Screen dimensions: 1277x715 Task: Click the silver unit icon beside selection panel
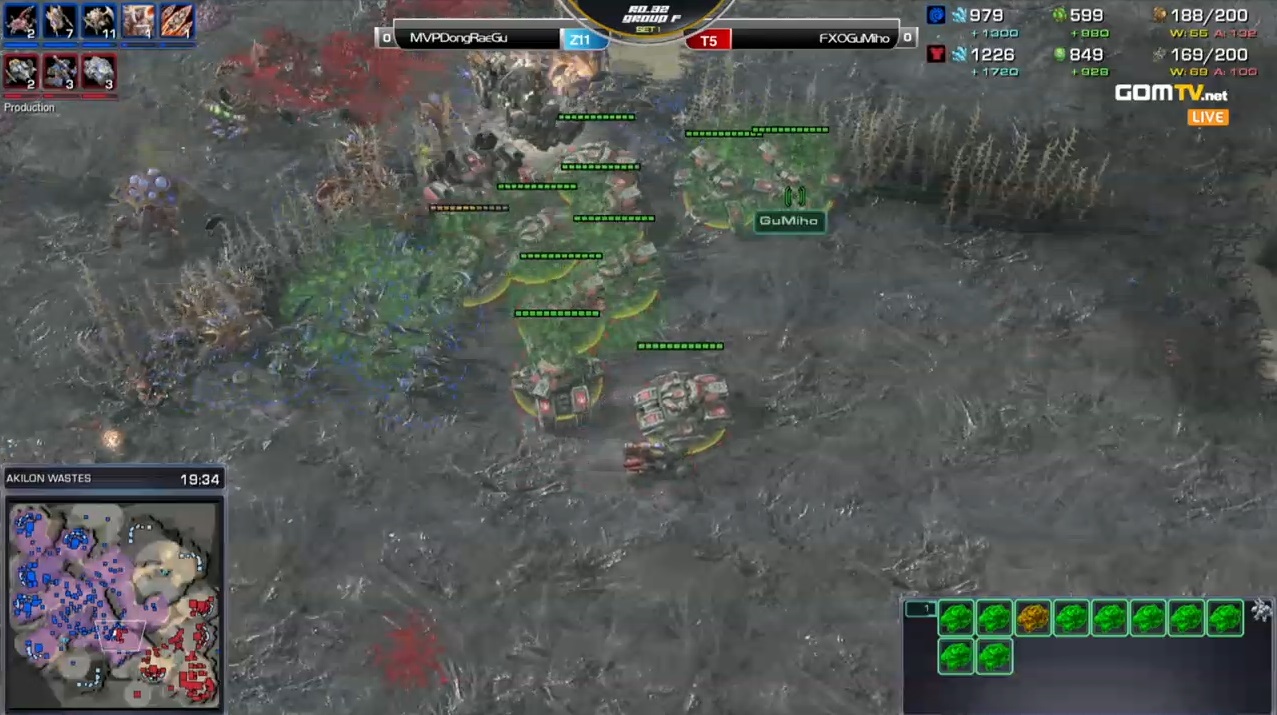1261,610
